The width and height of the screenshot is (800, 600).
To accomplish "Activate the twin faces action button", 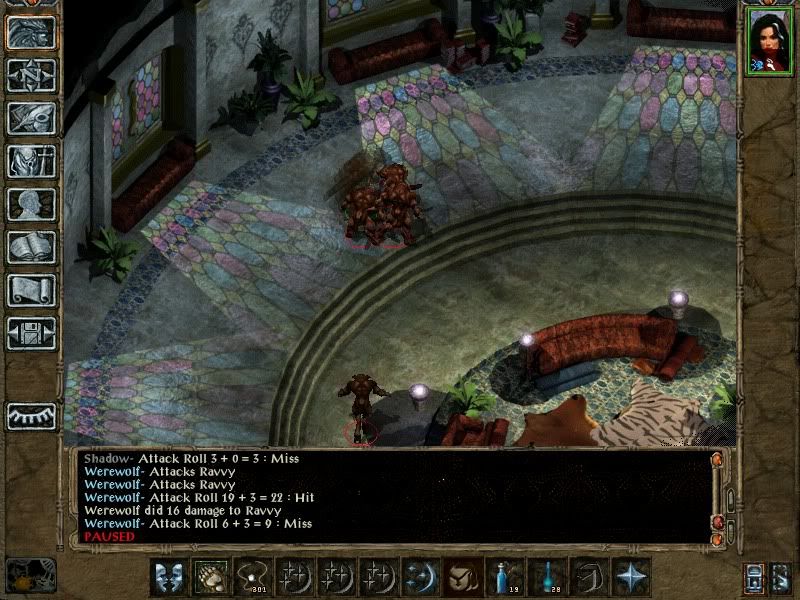I will (169, 577).
